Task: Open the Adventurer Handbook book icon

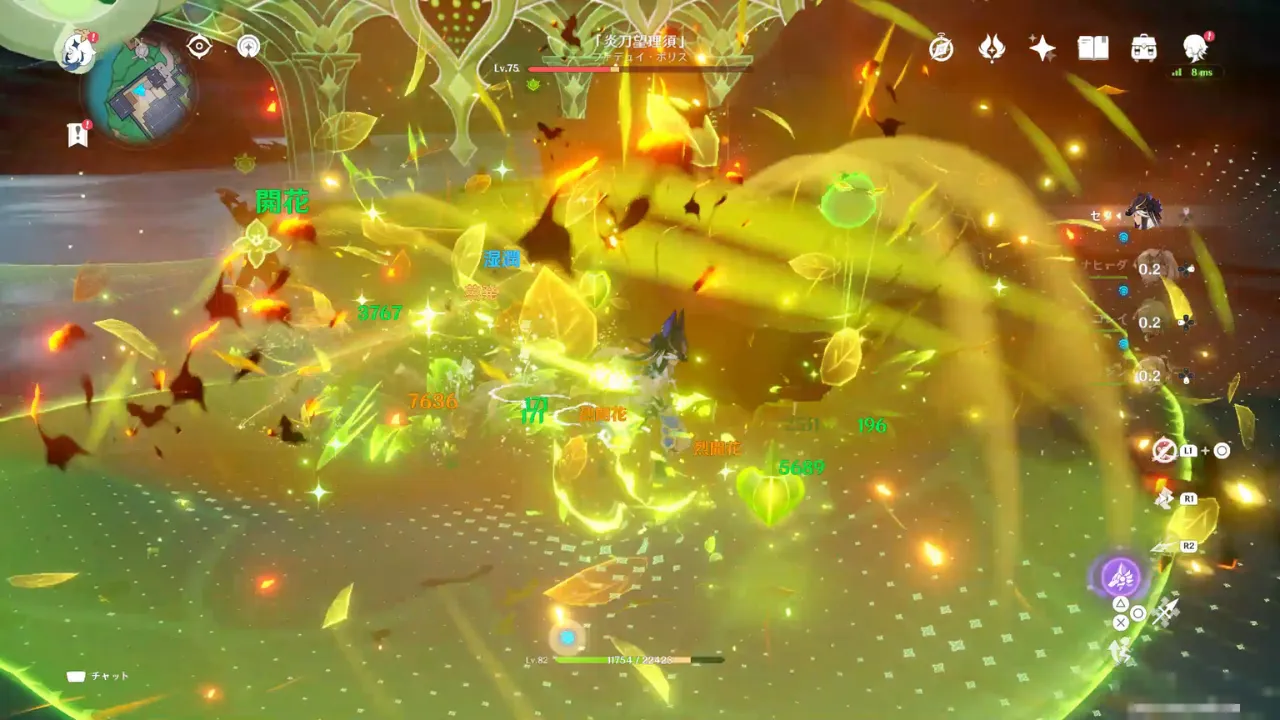Action: coord(1093,48)
